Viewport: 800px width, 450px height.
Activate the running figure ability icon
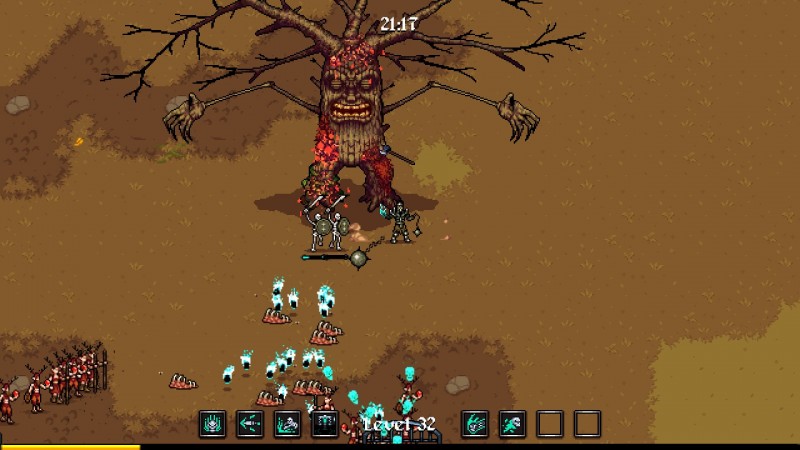coord(512,424)
